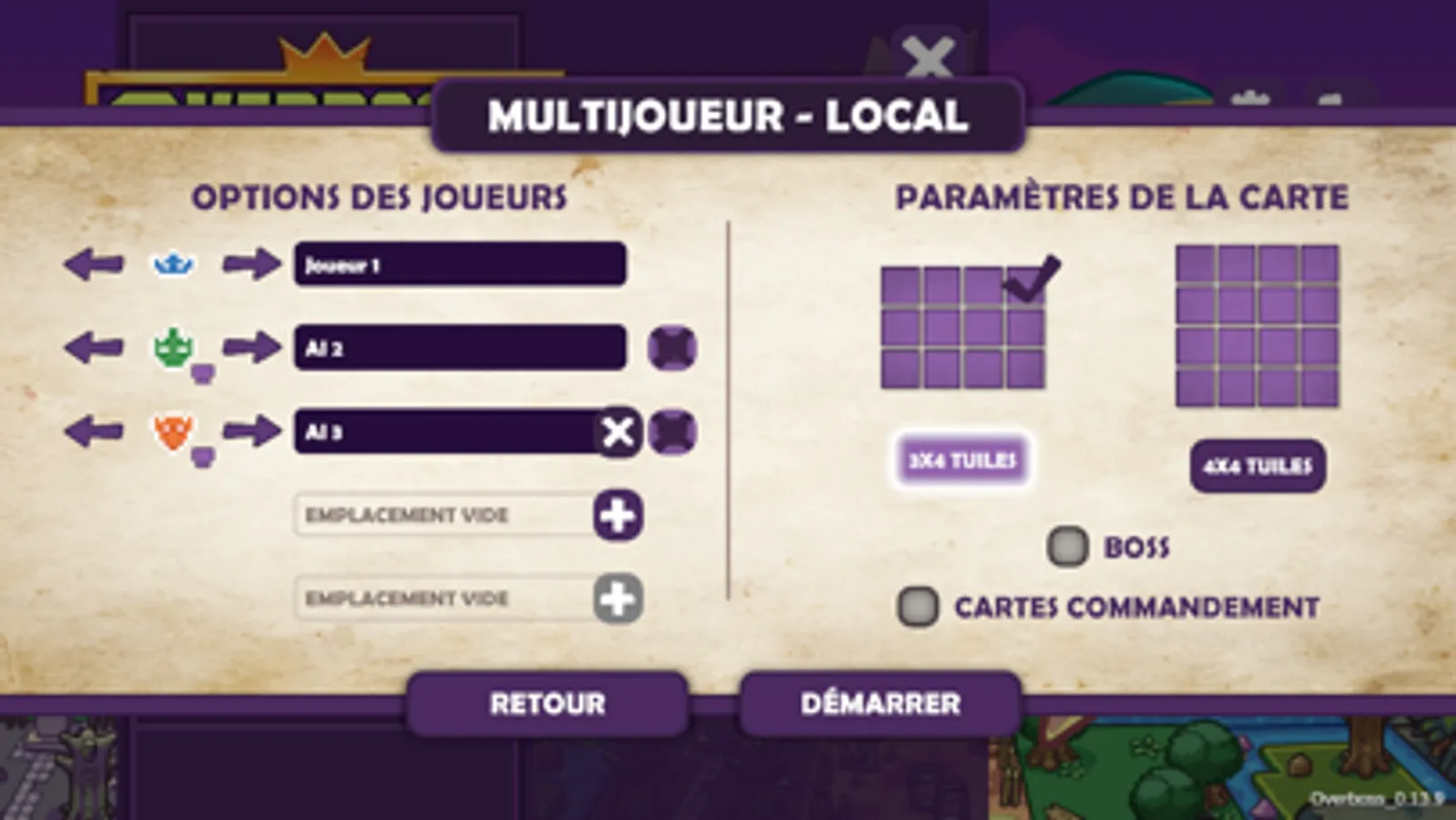Cycle AI 3 avatar with the right arrow
Viewport: 1456px width, 820px height.
coord(252,428)
